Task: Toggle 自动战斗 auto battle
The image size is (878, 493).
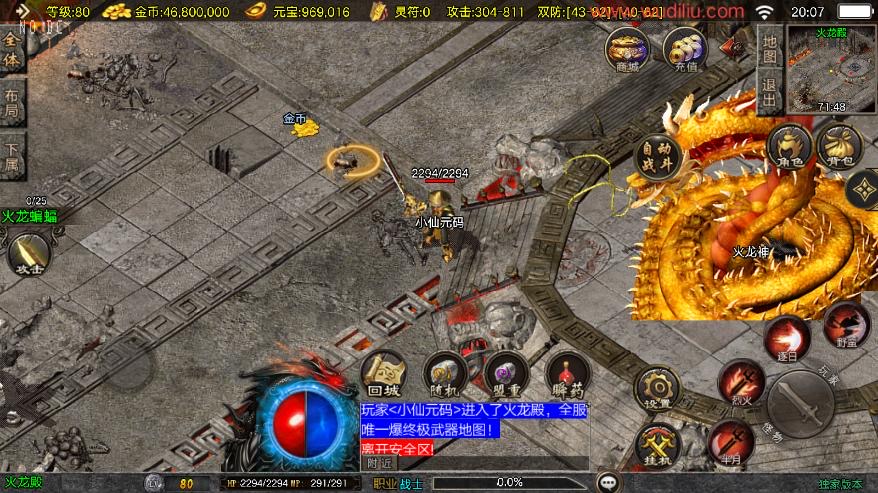Action: point(658,156)
